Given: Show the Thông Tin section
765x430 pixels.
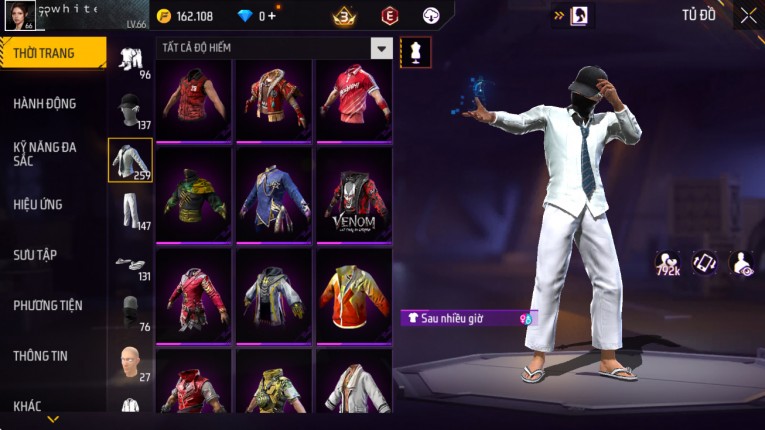Looking at the screenshot, I should point(40,355).
